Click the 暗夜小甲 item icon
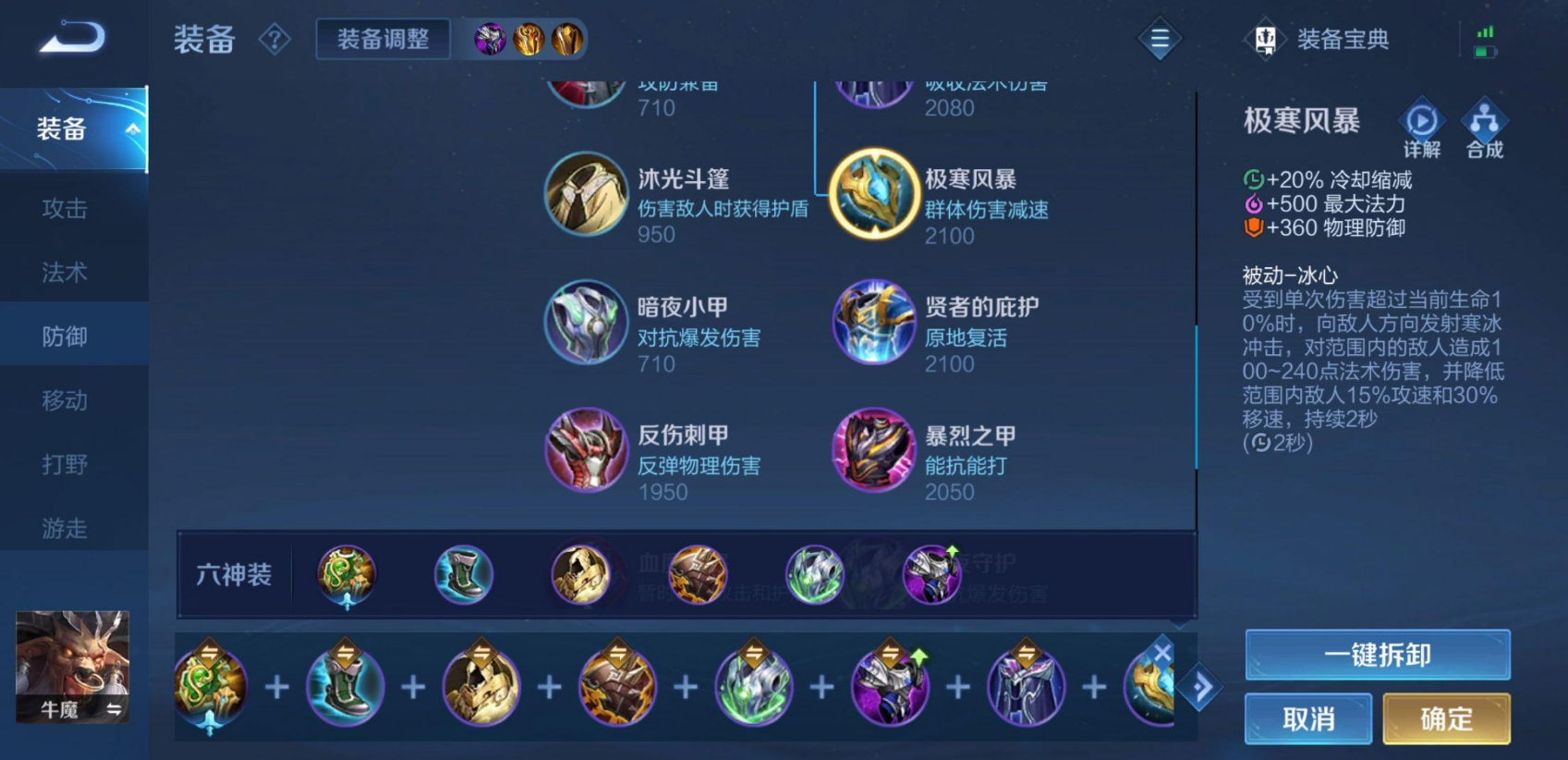The width and height of the screenshot is (1568, 760). click(x=587, y=322)
